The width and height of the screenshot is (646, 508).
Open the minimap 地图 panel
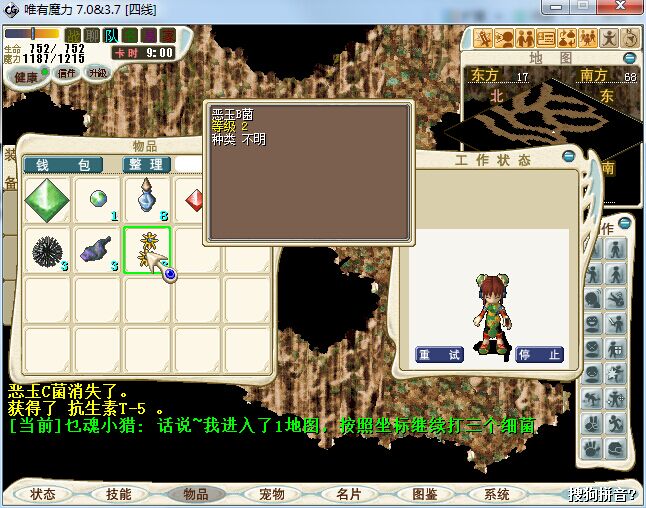(550, 58)
